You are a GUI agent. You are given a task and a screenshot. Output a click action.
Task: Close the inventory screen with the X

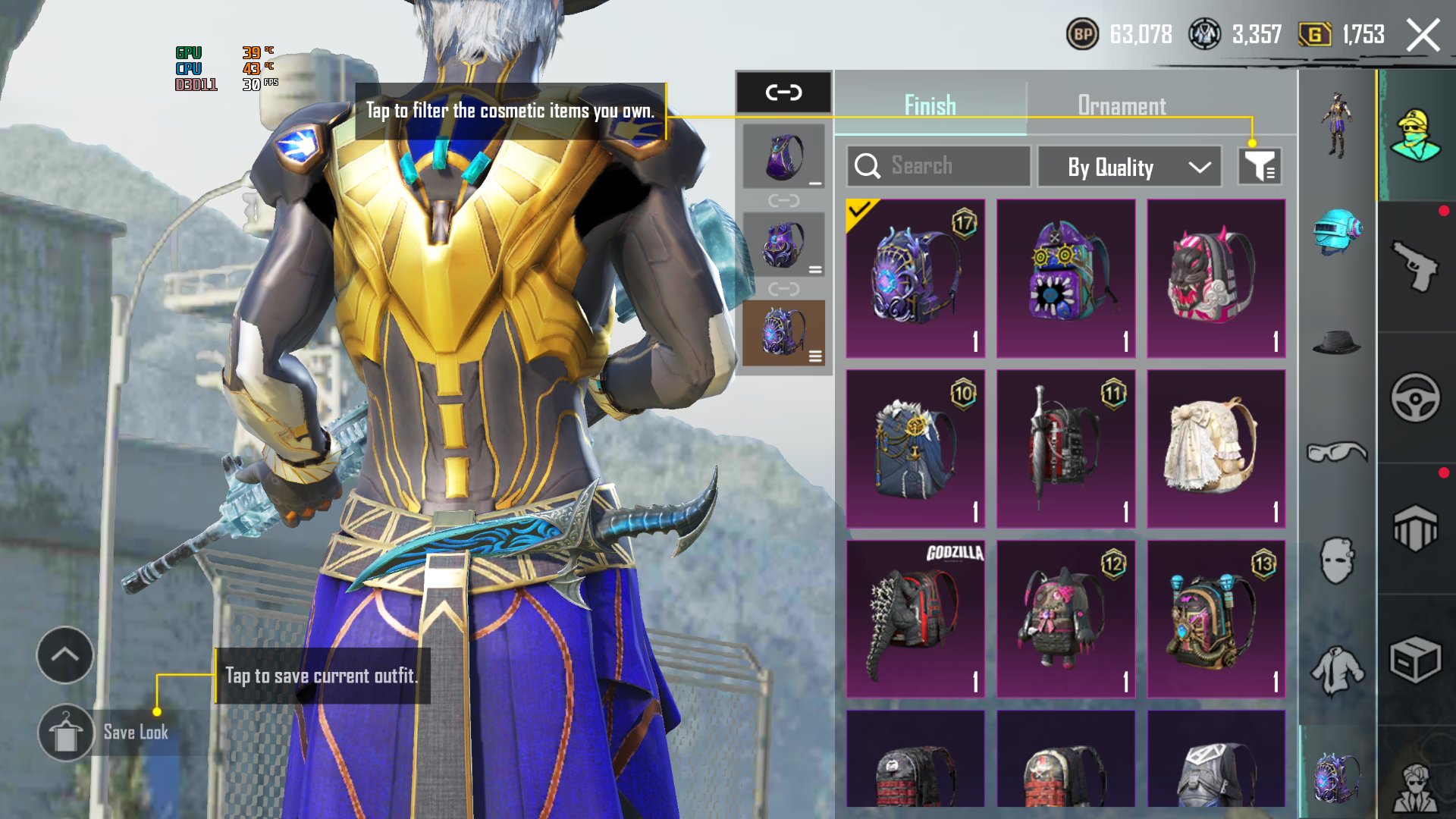coord(1423,35)
